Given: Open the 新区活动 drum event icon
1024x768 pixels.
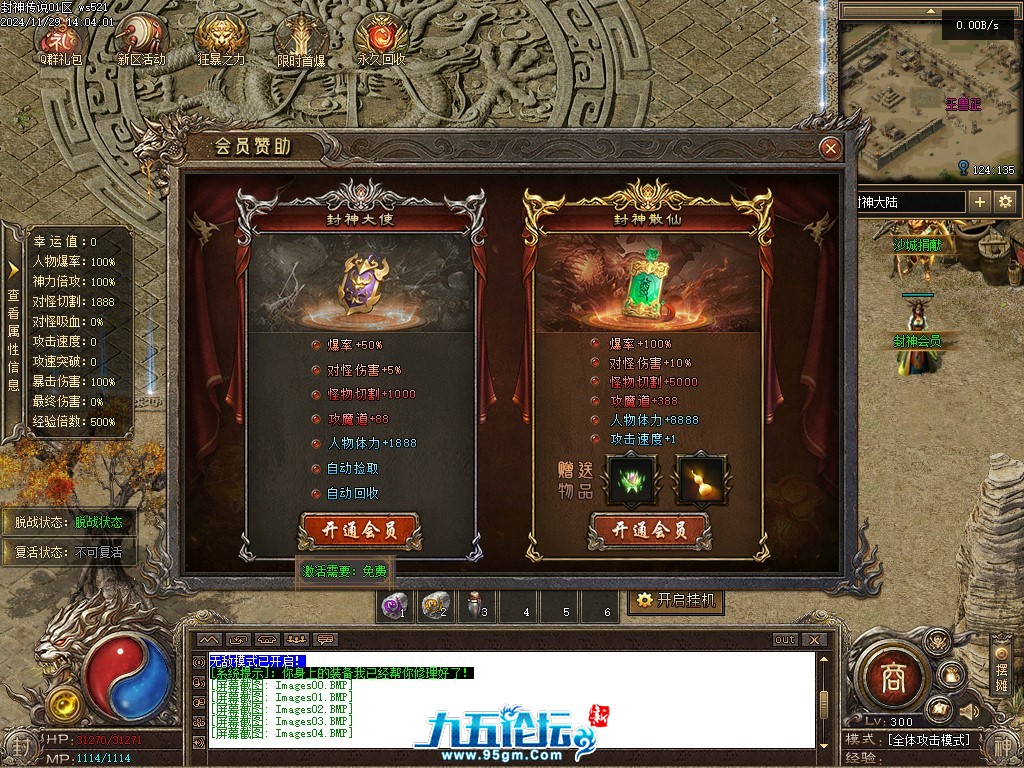Looking at the screenshot, I should 141,40.
